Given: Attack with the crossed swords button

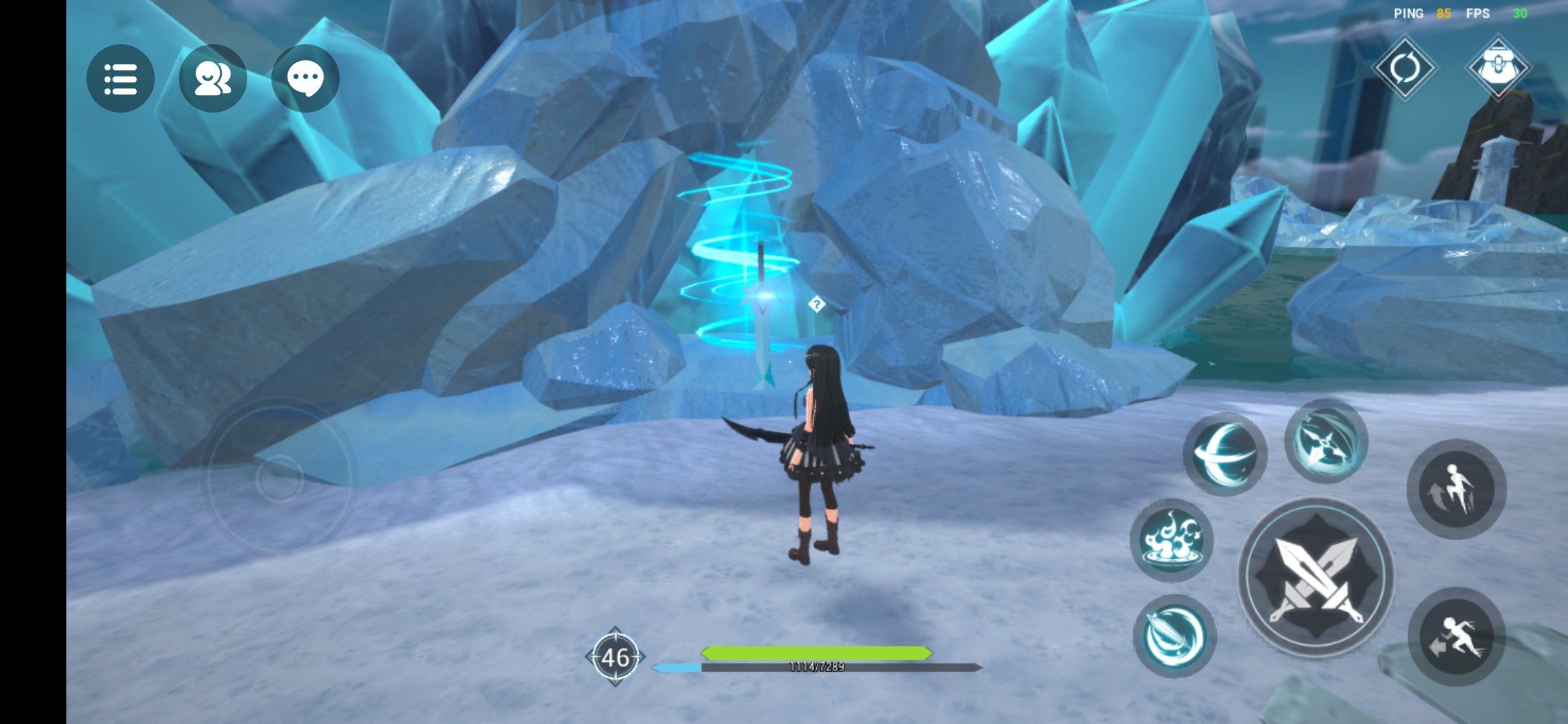Looking at the screenshot, I should tap(1316, 578).
